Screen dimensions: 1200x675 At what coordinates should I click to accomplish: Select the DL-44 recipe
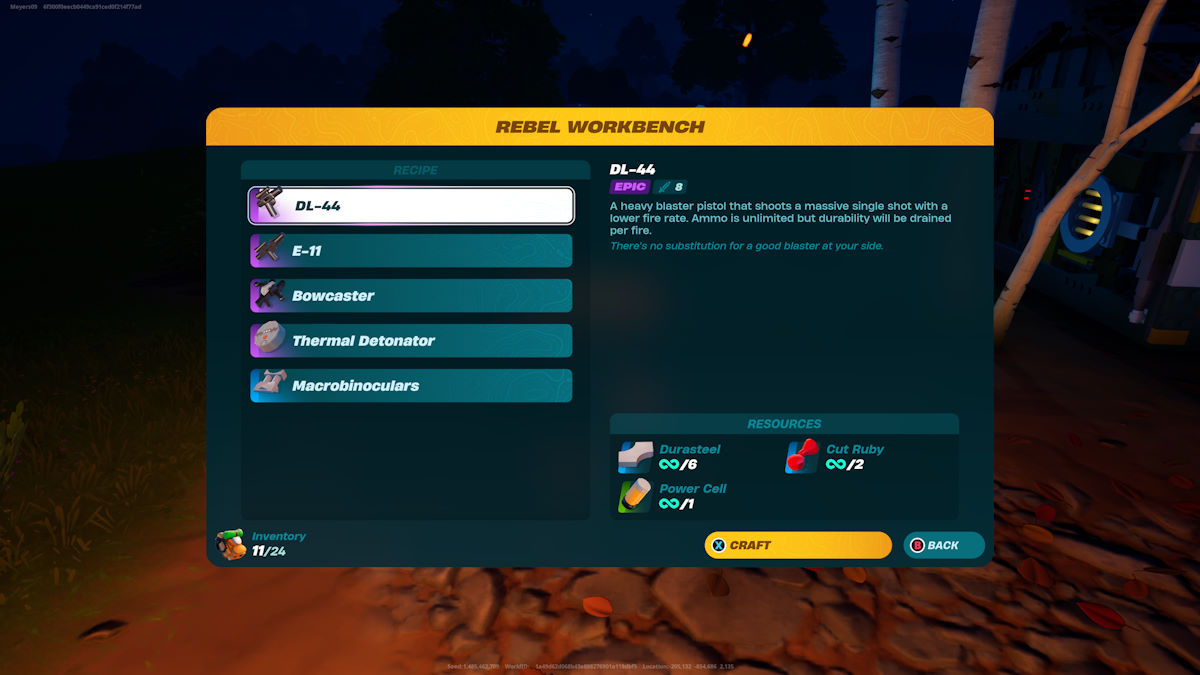411,206
